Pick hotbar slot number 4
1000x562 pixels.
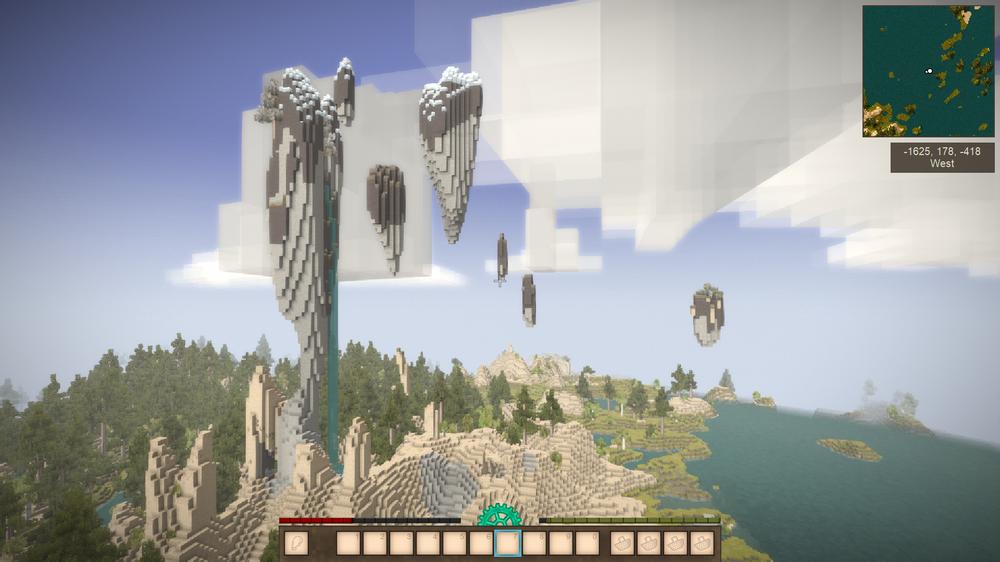(x=428, y=543)
